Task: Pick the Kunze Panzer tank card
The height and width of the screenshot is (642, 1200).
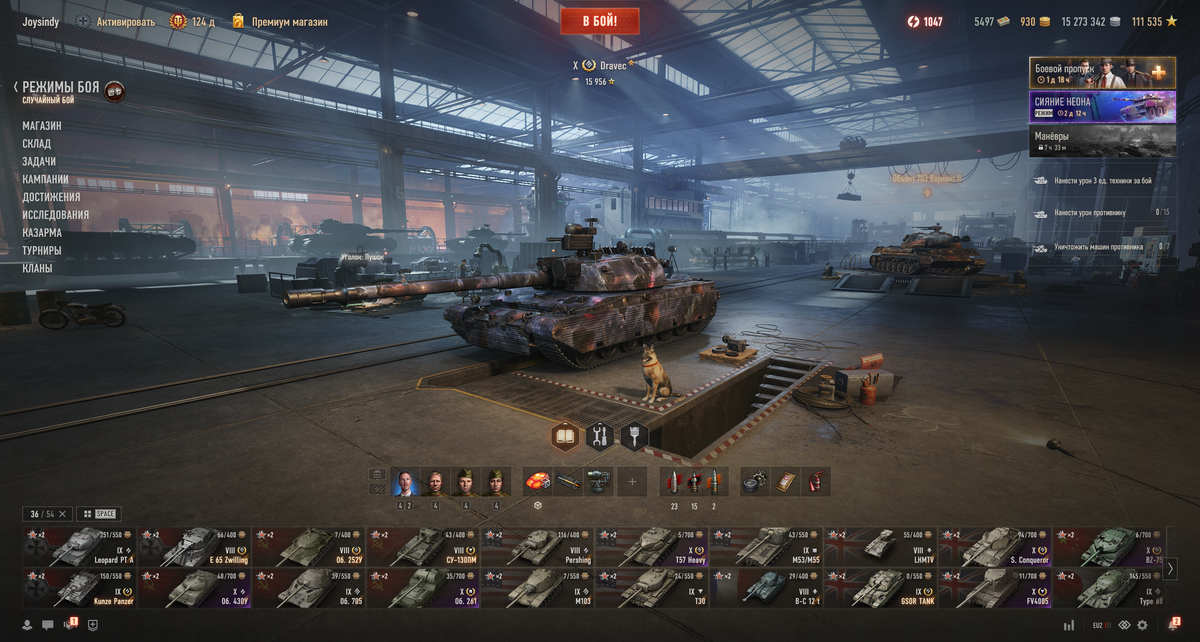Action: point(79,588)
